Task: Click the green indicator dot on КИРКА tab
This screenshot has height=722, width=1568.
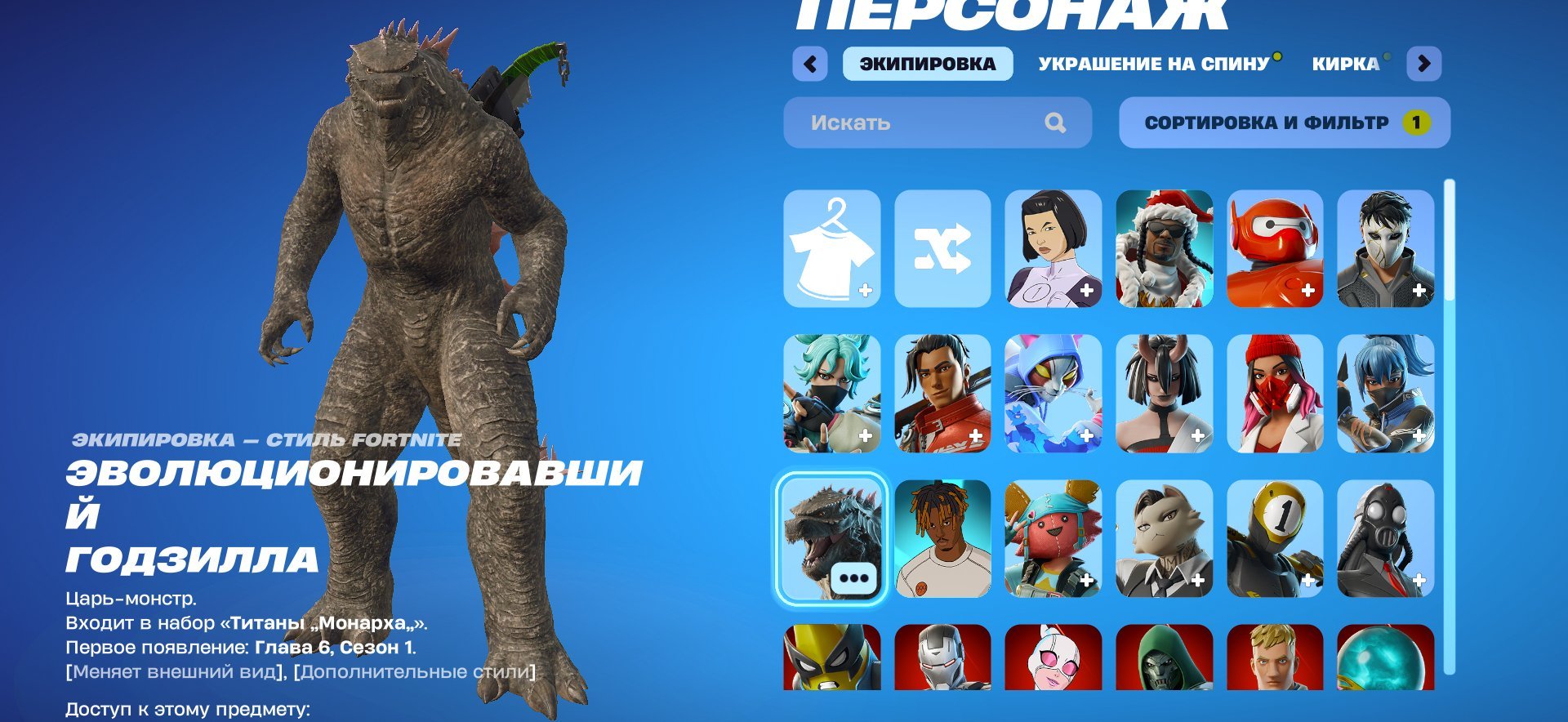Action: point(1386,56)
